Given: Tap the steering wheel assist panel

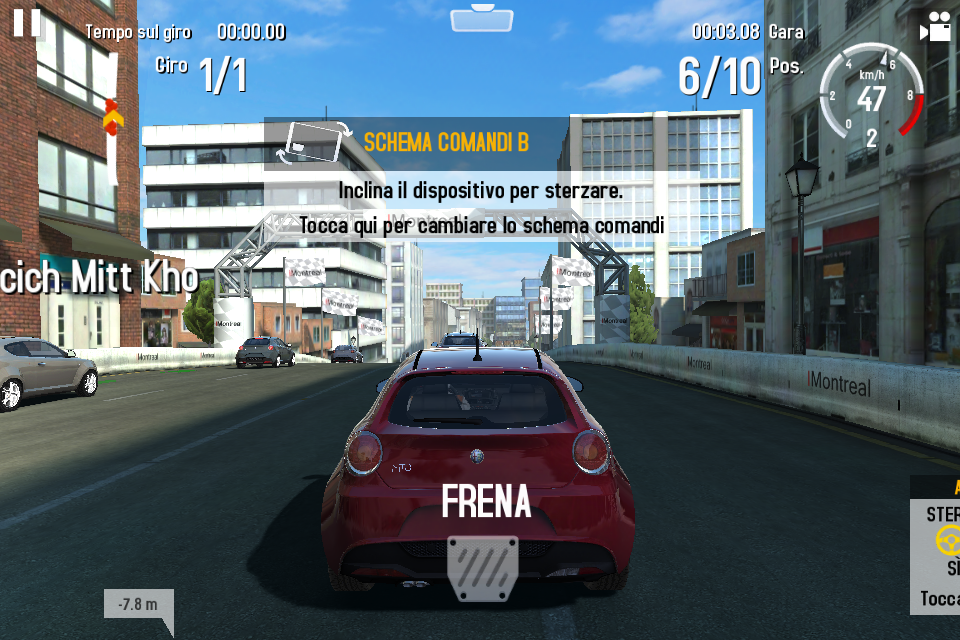Looking at the screenshot, I should coord(937,543).
